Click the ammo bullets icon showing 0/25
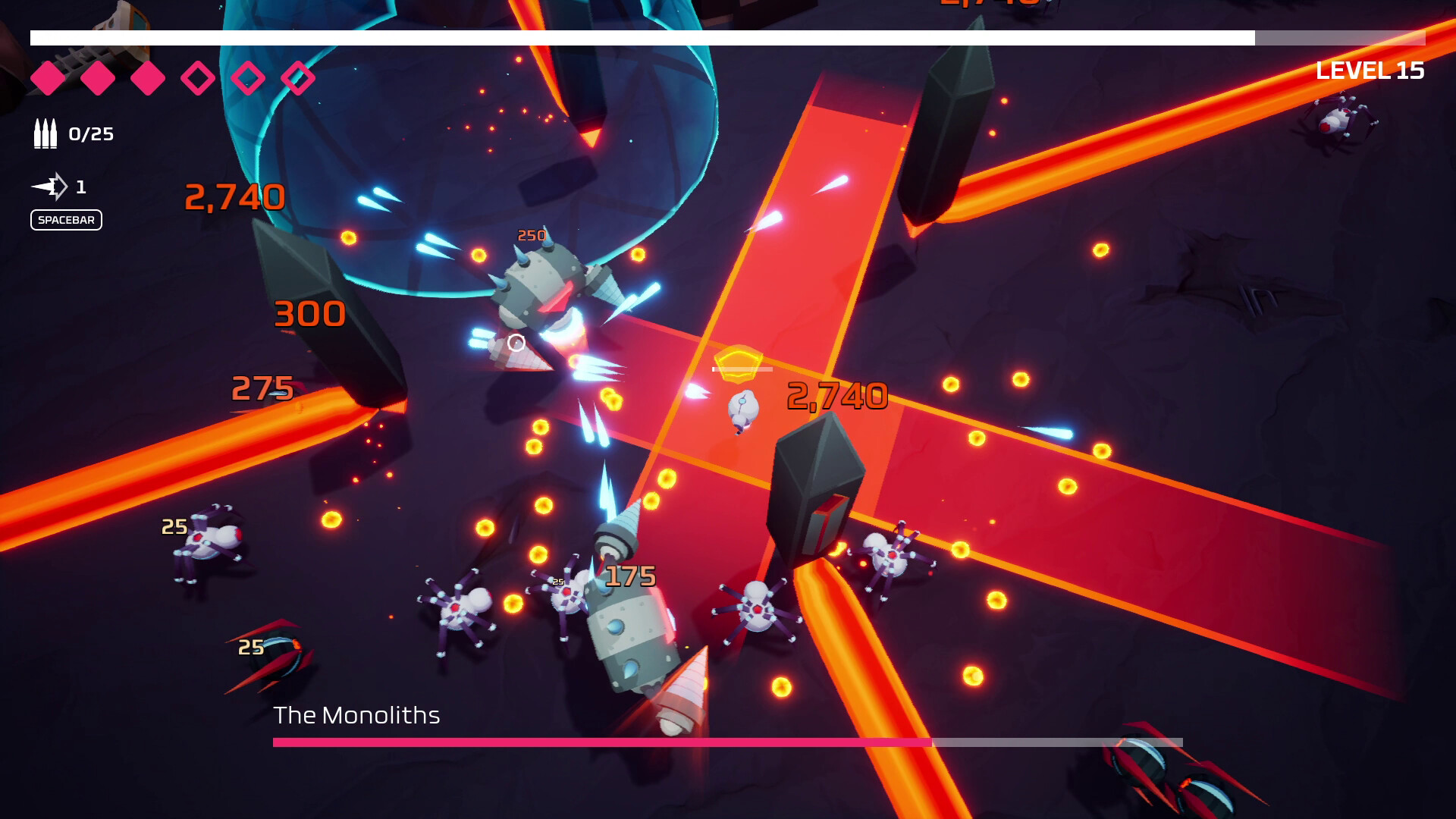 45,133
